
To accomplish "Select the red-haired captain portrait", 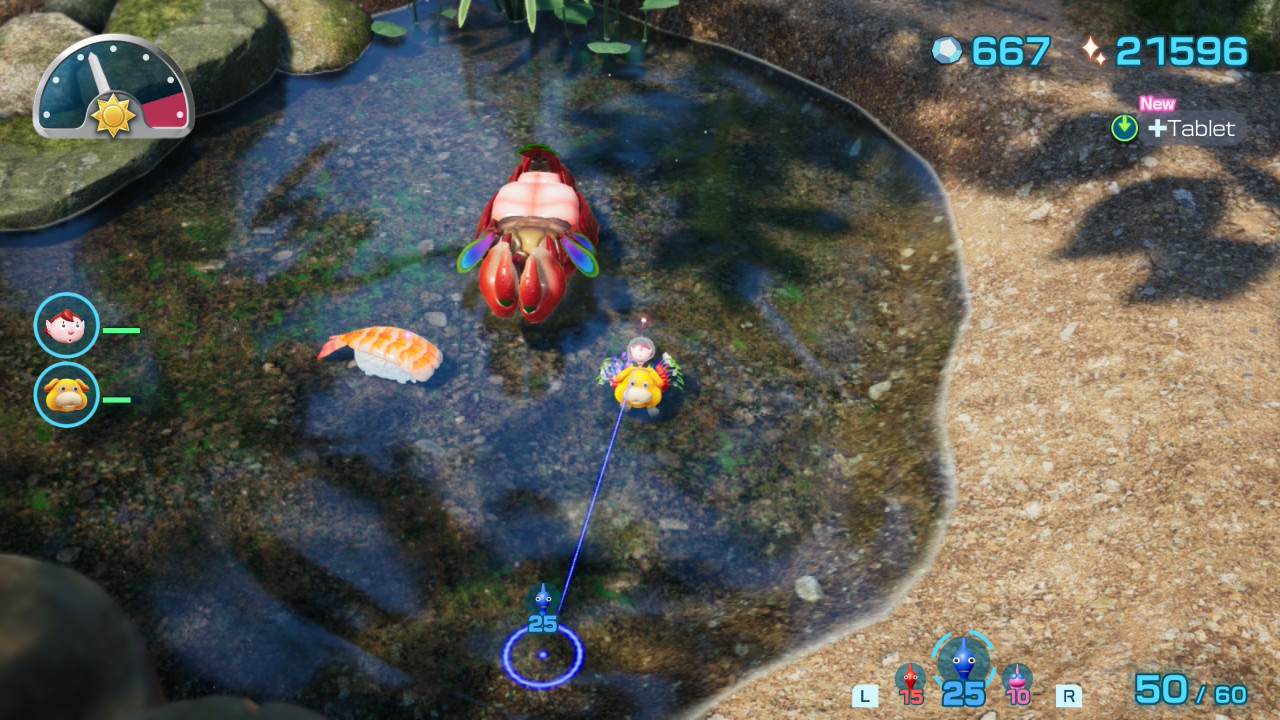I will [x=66, y=325].
